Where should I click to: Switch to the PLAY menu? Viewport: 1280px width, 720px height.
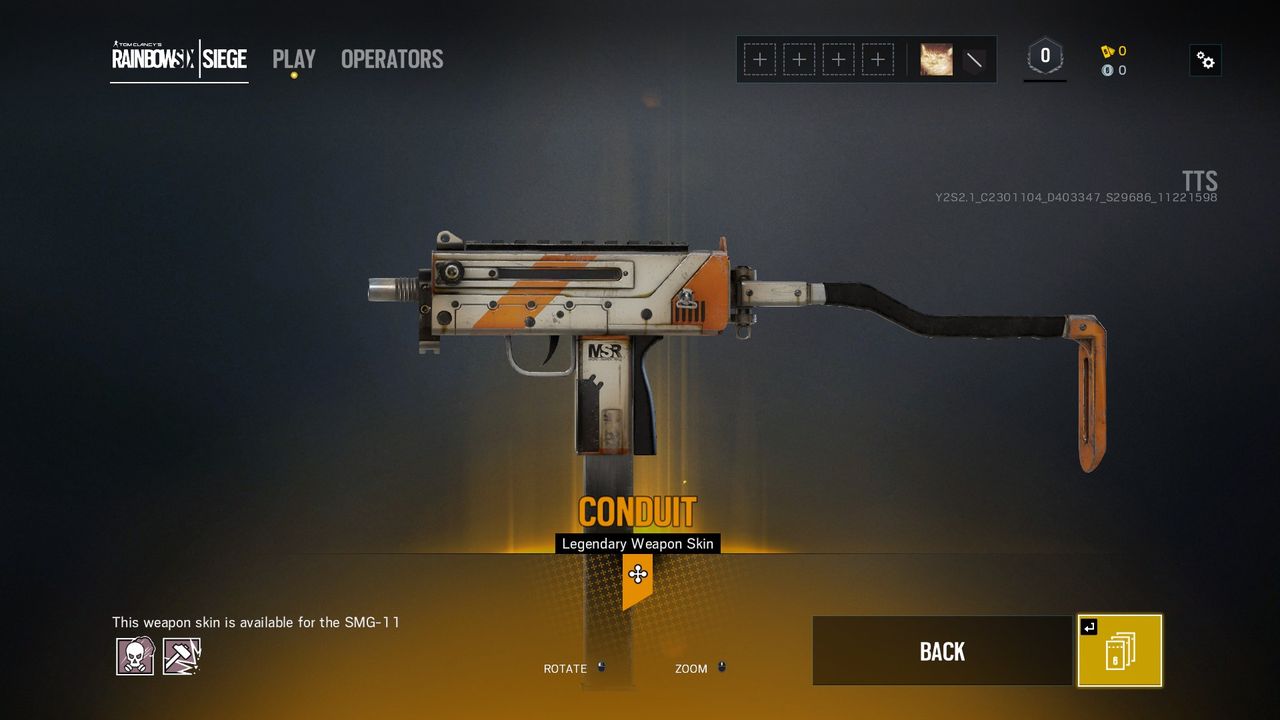click(293, 59)
